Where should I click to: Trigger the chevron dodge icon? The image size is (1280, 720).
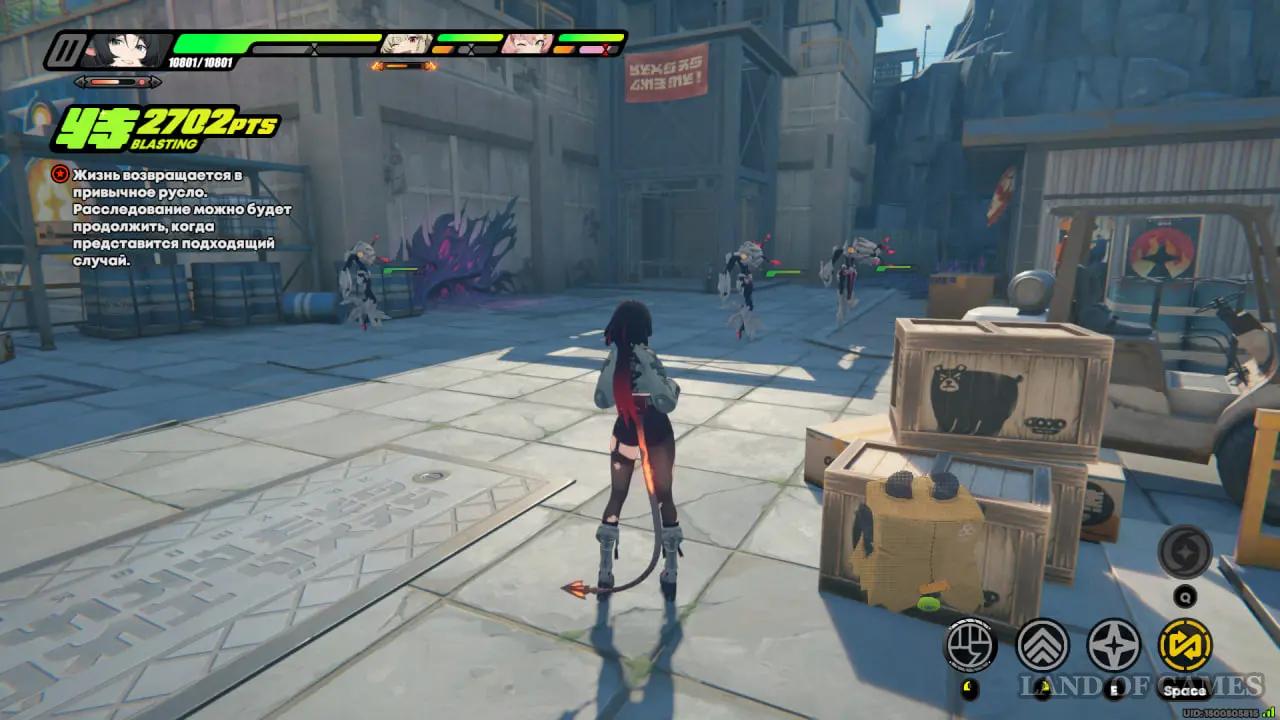(x=1042, y=645)
